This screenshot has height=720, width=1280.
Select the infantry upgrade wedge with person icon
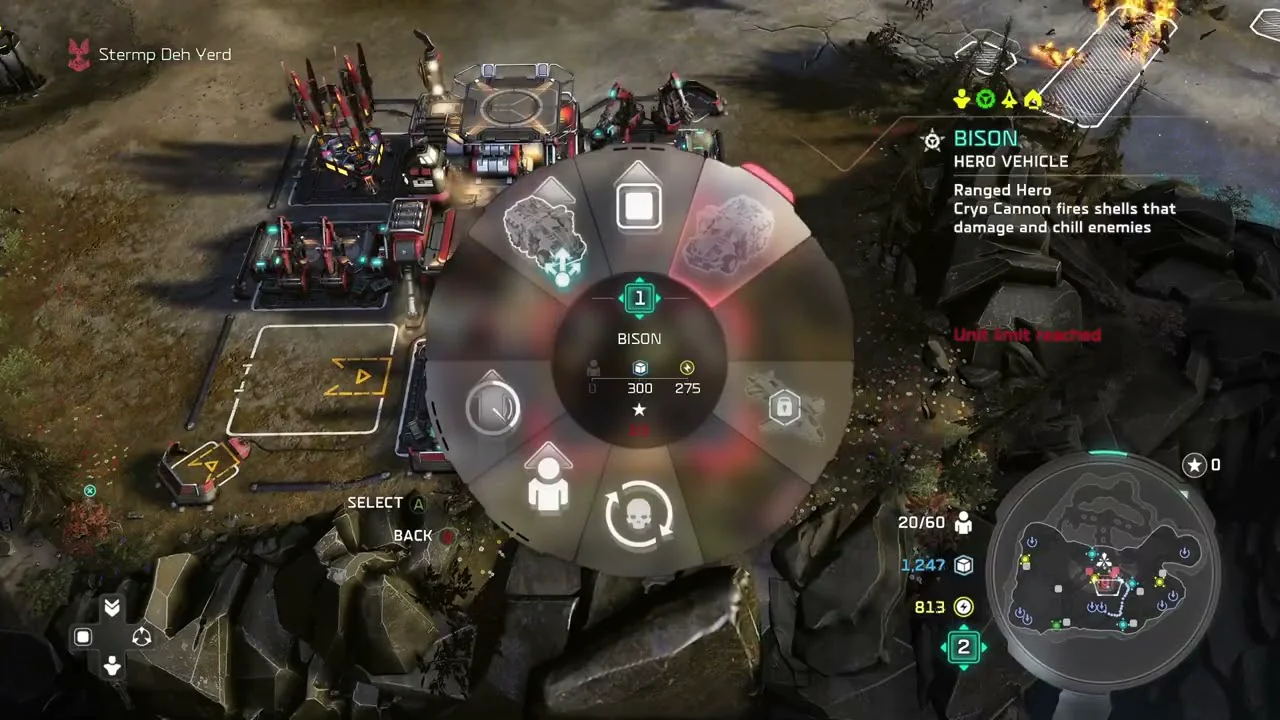(x=548, y=483)
